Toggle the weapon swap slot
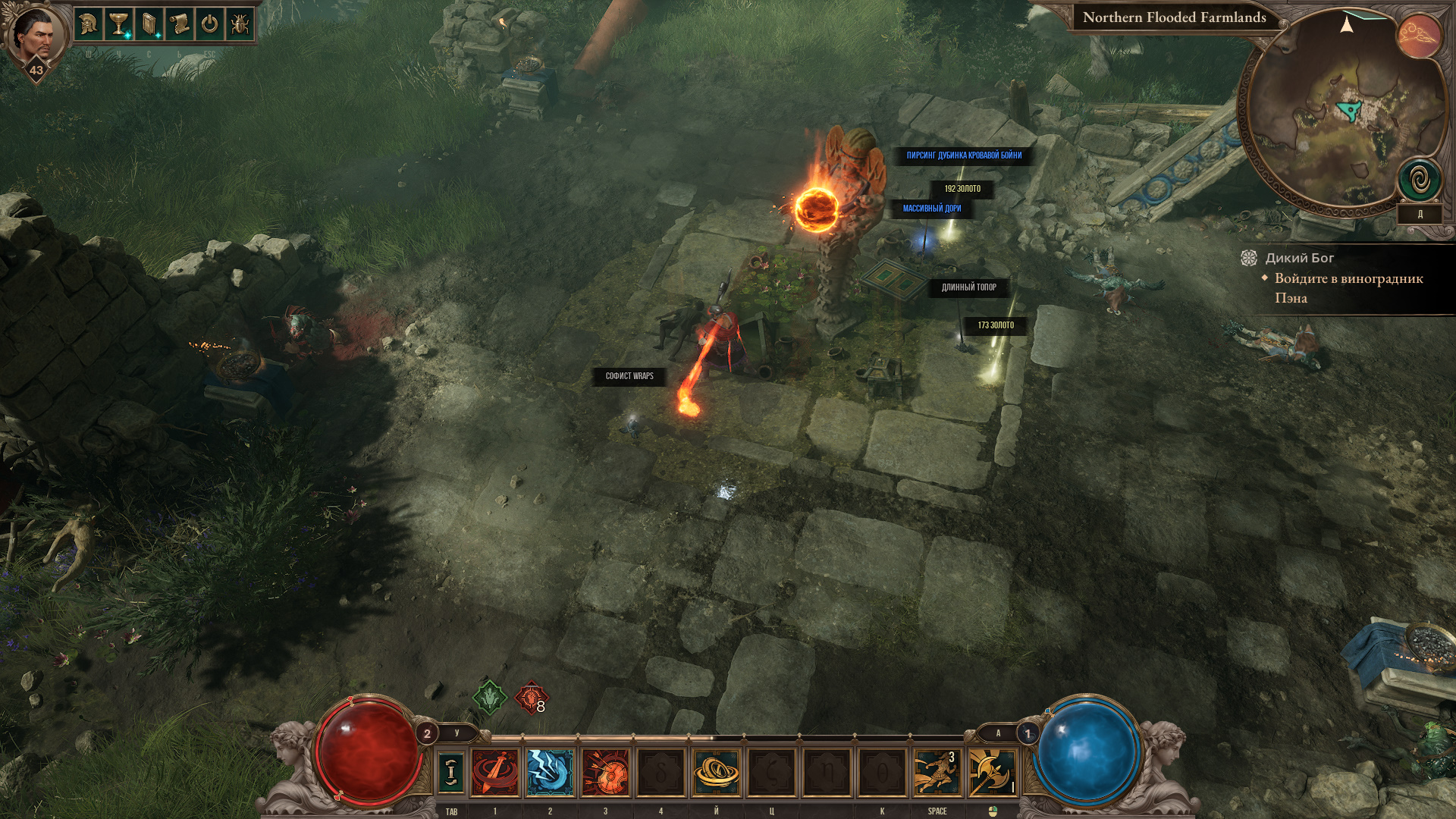 click(x=451, y=772)
